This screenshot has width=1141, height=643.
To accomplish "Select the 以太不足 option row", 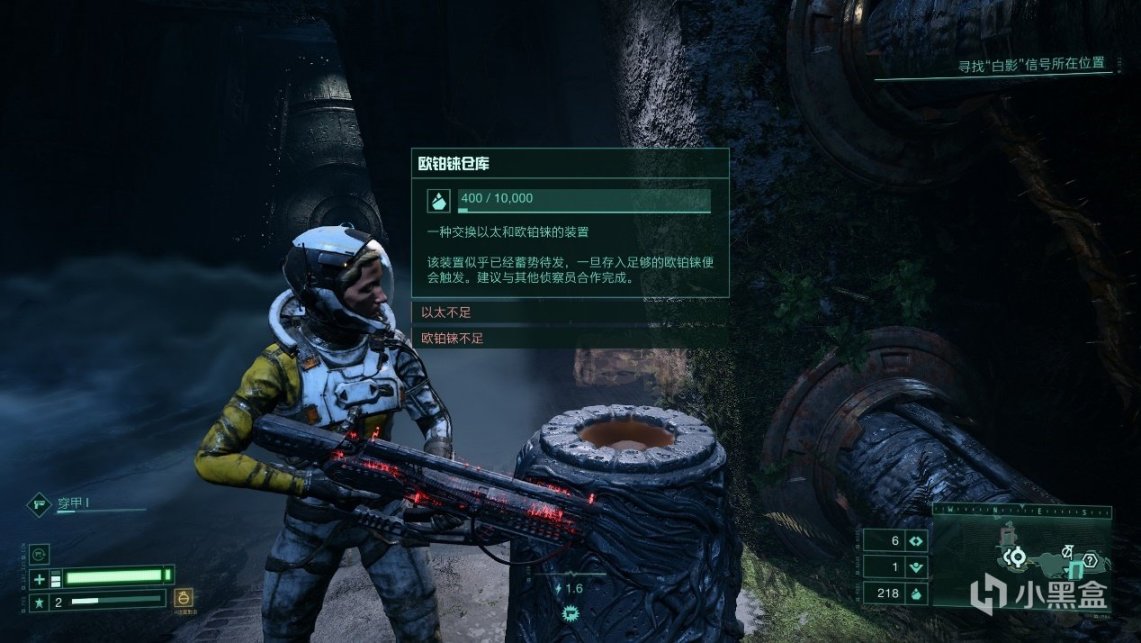I will tap(570, 314).
